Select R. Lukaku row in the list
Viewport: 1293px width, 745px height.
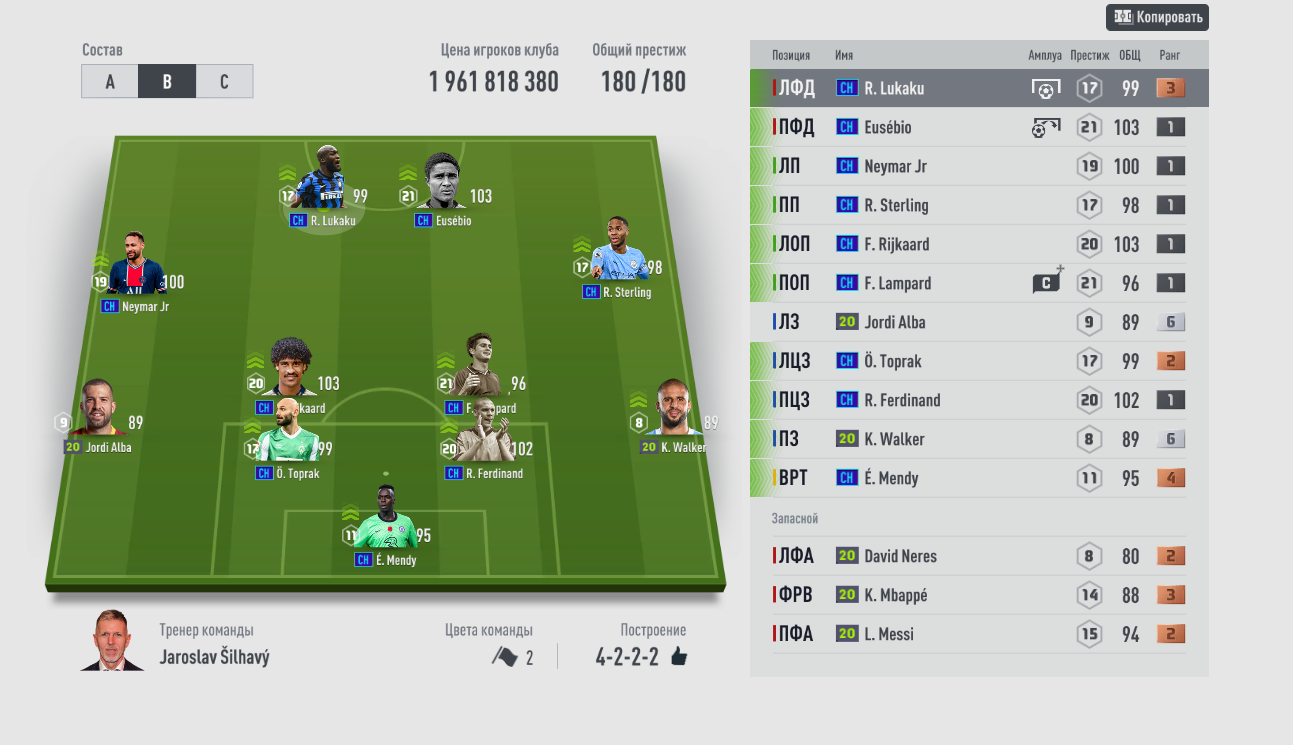pos(978,88)
